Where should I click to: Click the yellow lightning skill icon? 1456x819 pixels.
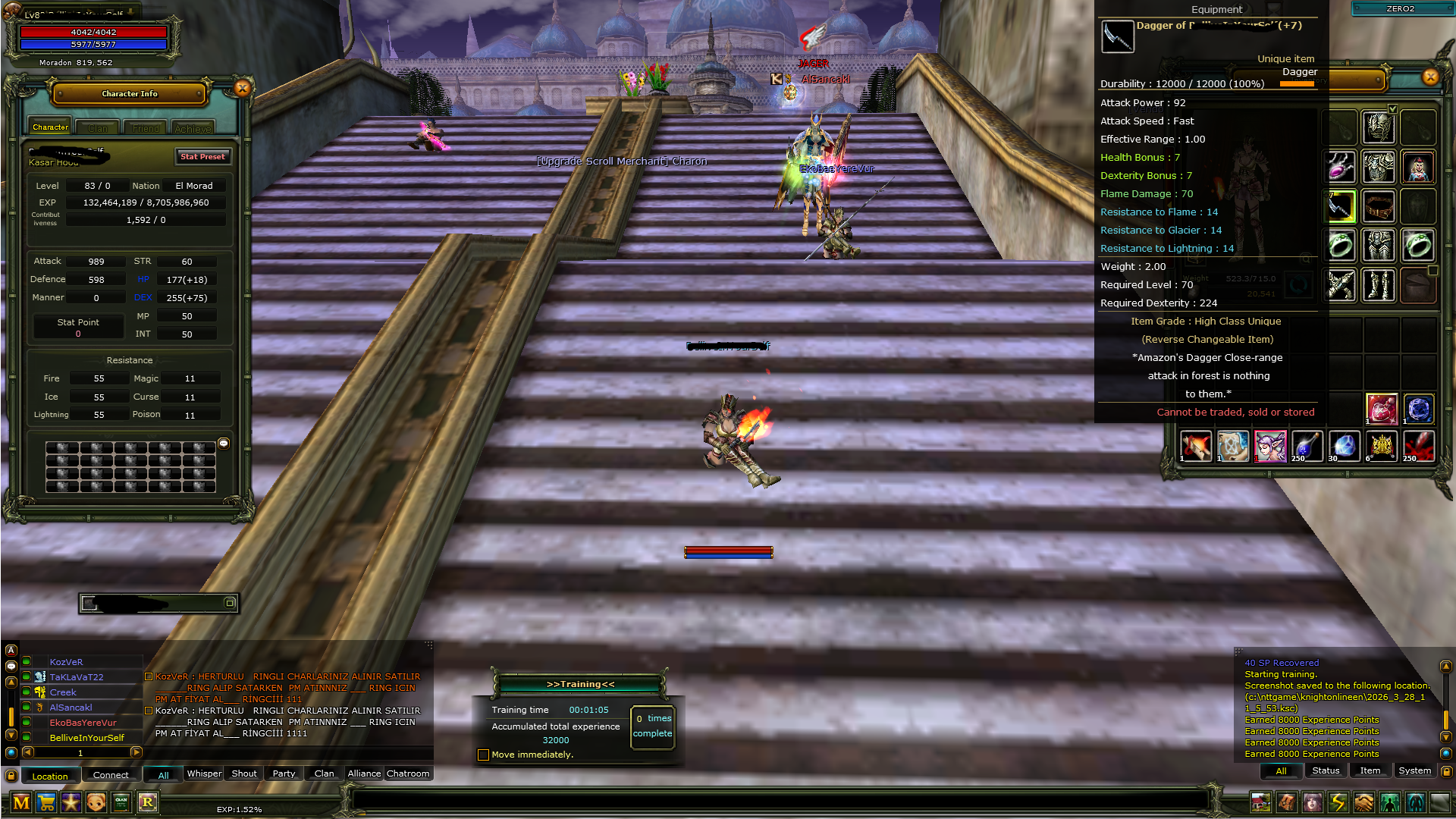click(x=1338, y=803)
